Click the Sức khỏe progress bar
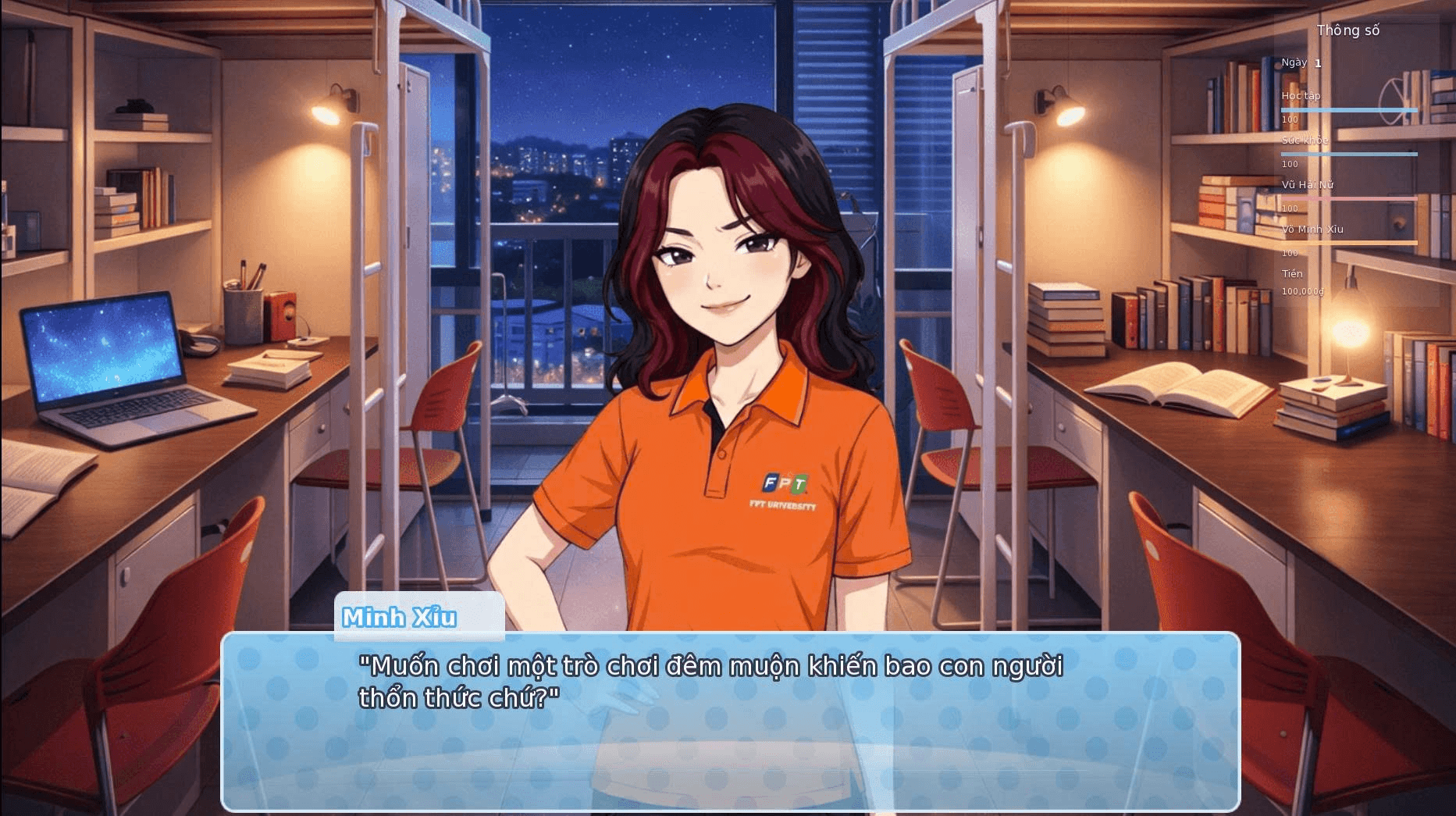Viewport: 1456px width, 816px height. point(1349,152)
